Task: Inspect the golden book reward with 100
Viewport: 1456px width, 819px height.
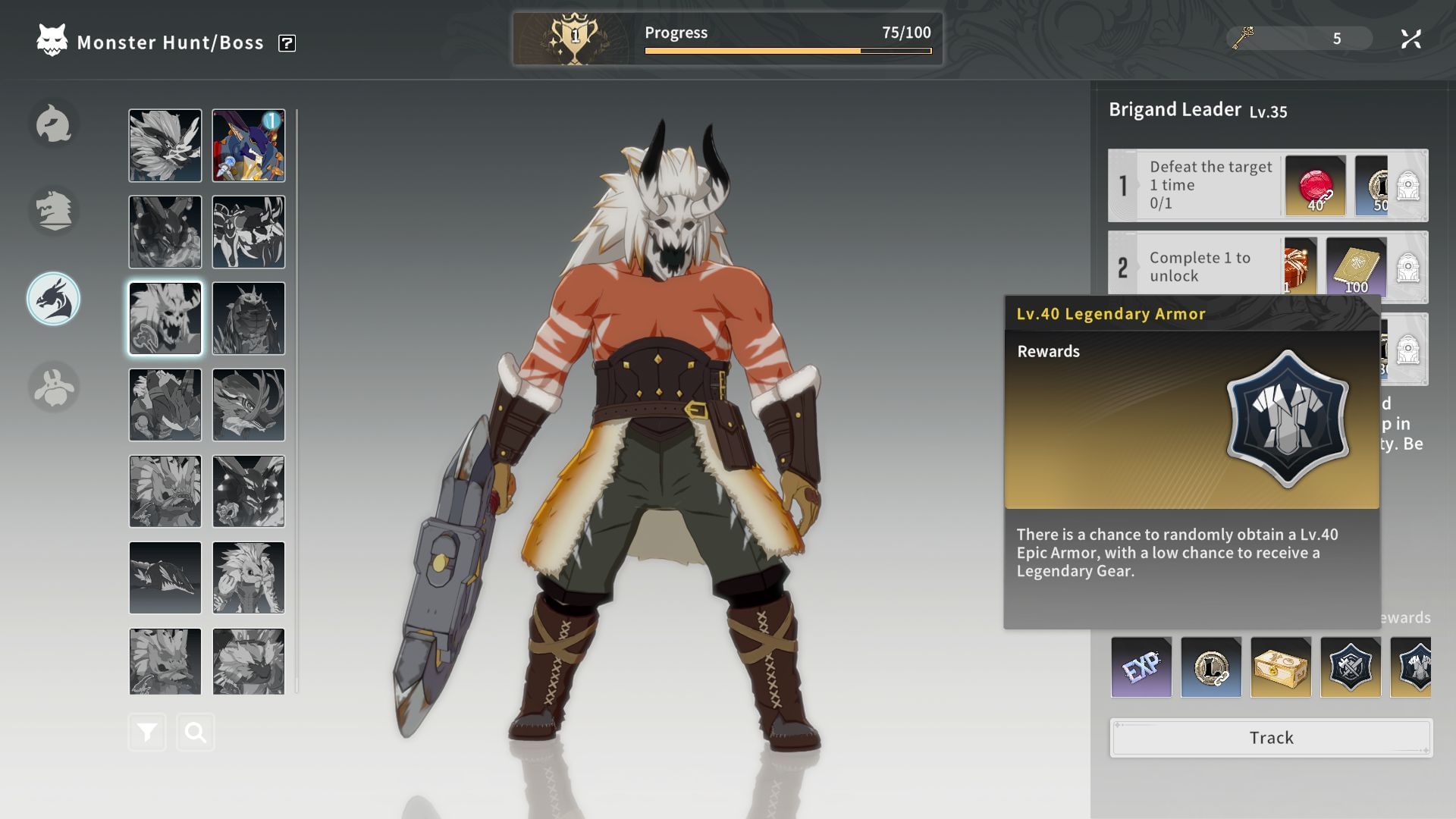Action: click(1356, 267)
